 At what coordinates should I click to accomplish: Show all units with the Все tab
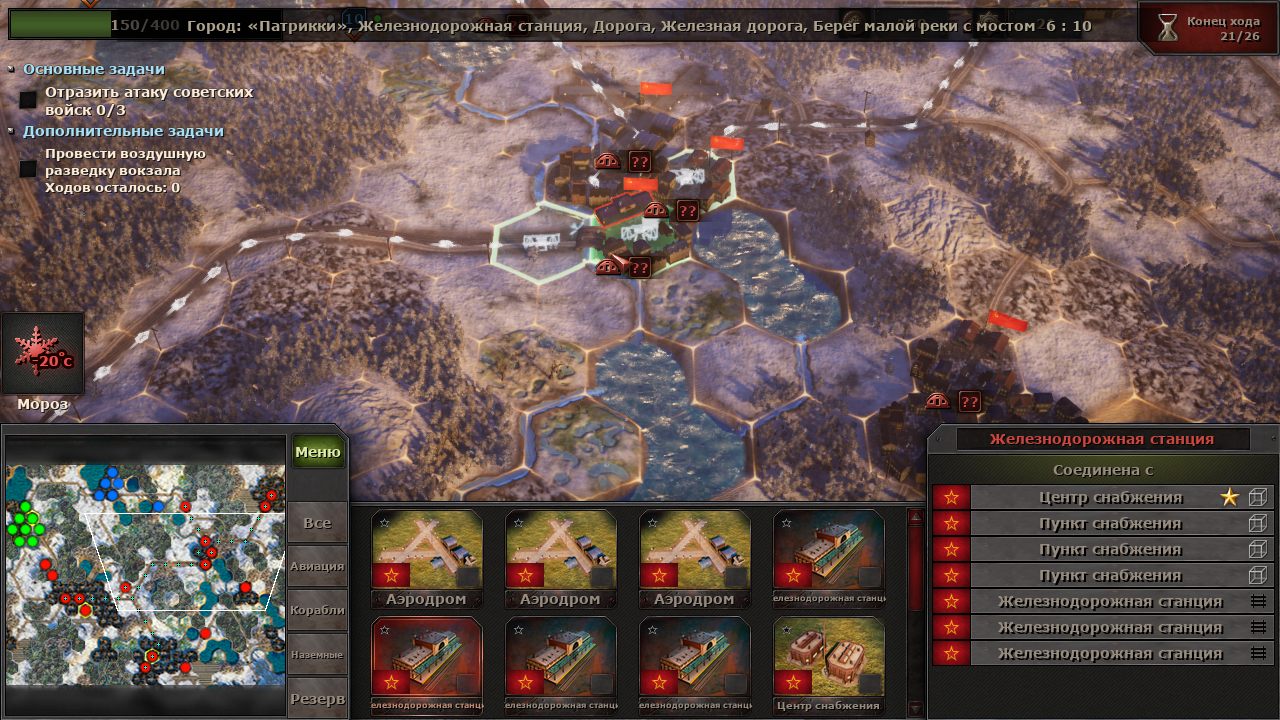point(317,523)
